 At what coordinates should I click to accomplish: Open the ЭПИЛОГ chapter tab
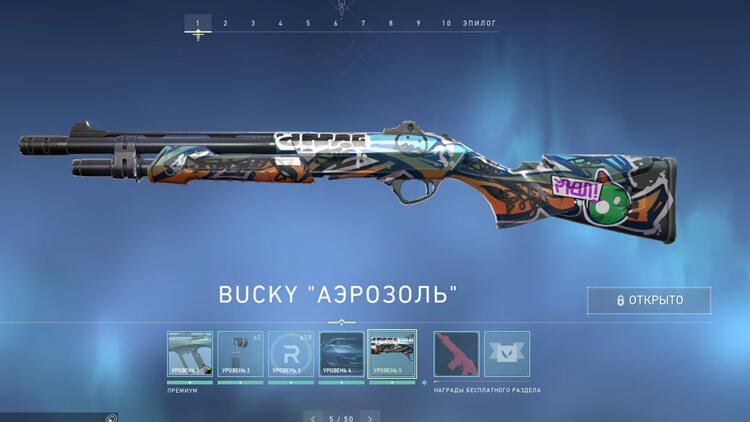pyautogui.click(x=479, y=23)
